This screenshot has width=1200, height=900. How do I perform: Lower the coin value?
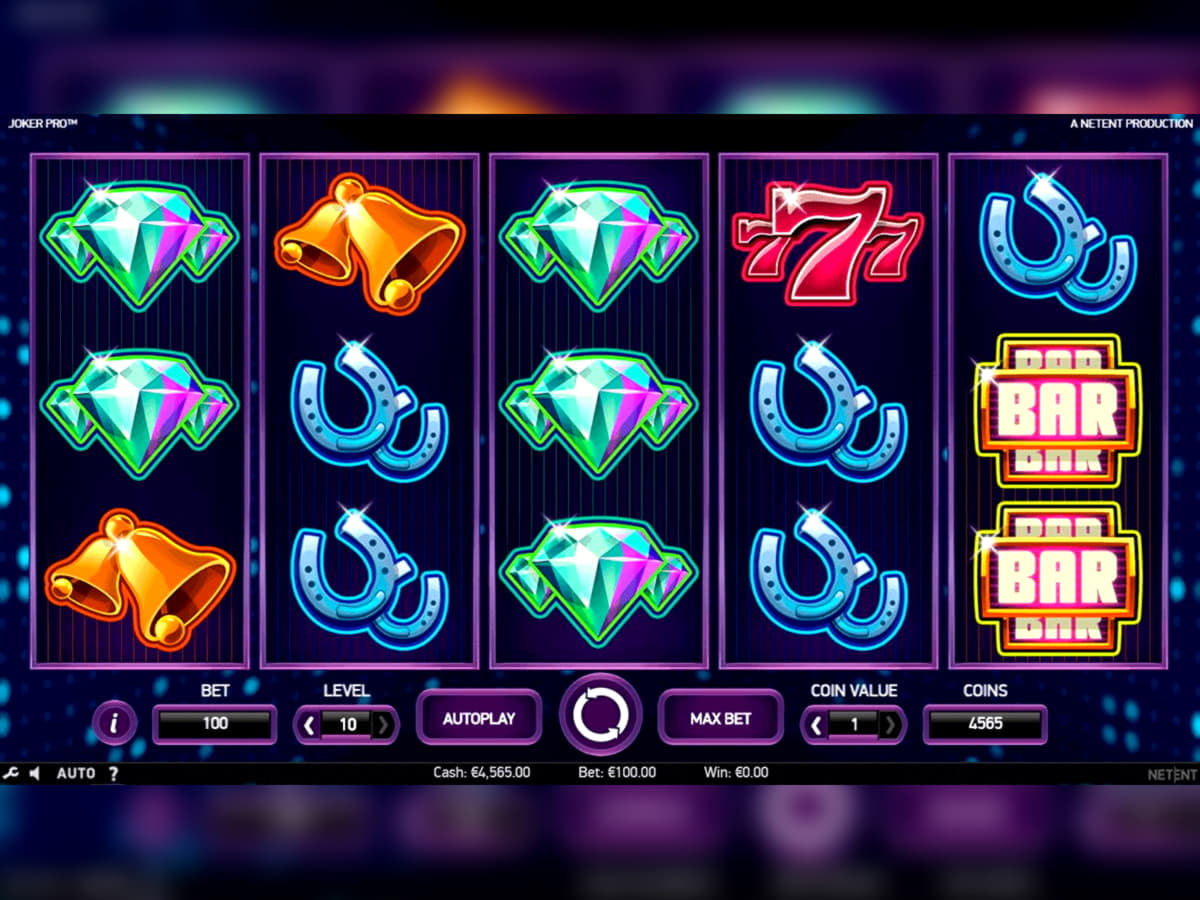[816, 724]
